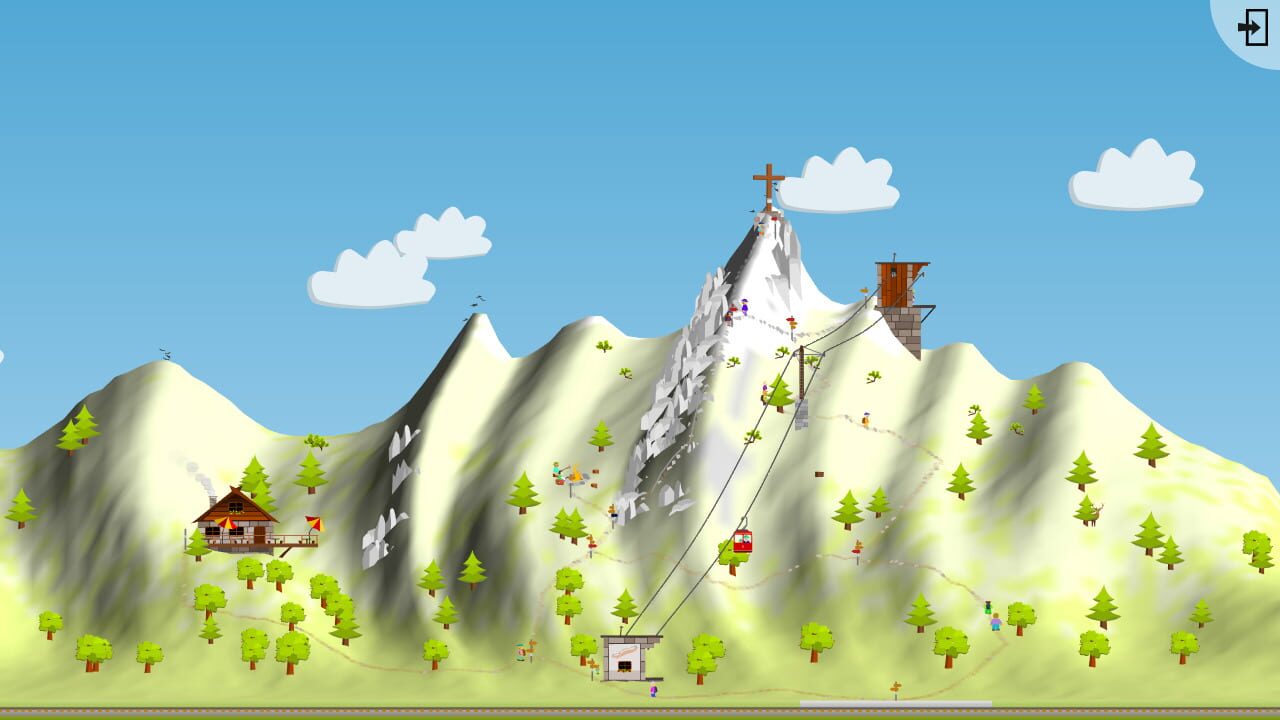The image size is (1280, 720).
Task: Select the red cable car gondola
Action: coord(744,540)
